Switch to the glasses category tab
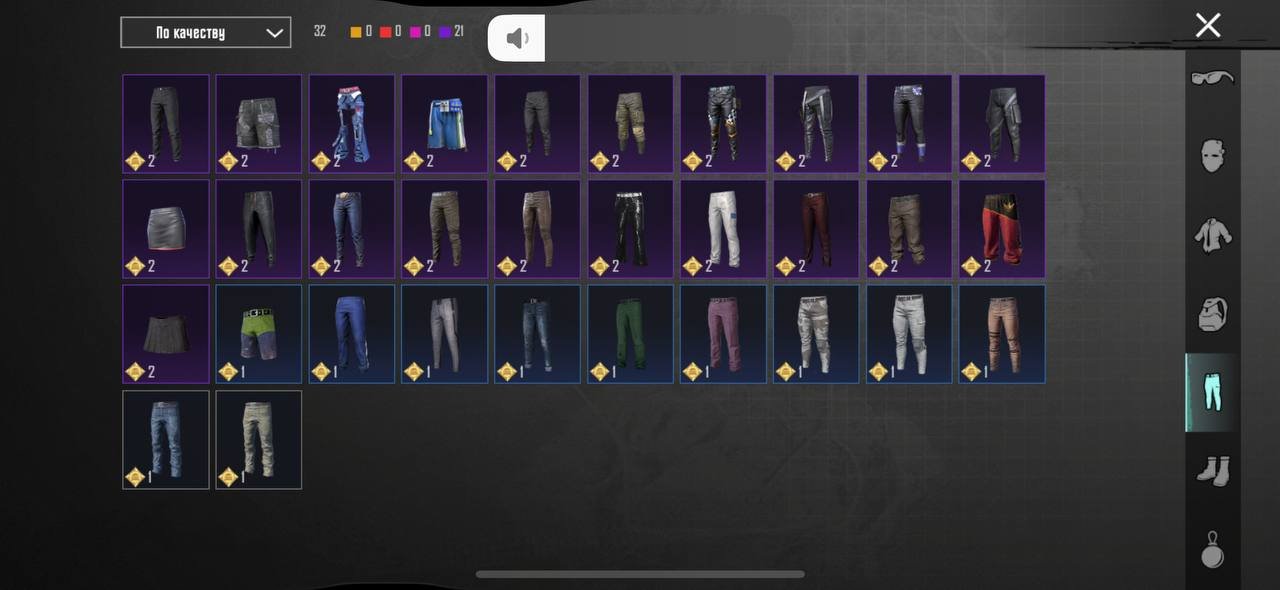 [x=1212, y=78]
